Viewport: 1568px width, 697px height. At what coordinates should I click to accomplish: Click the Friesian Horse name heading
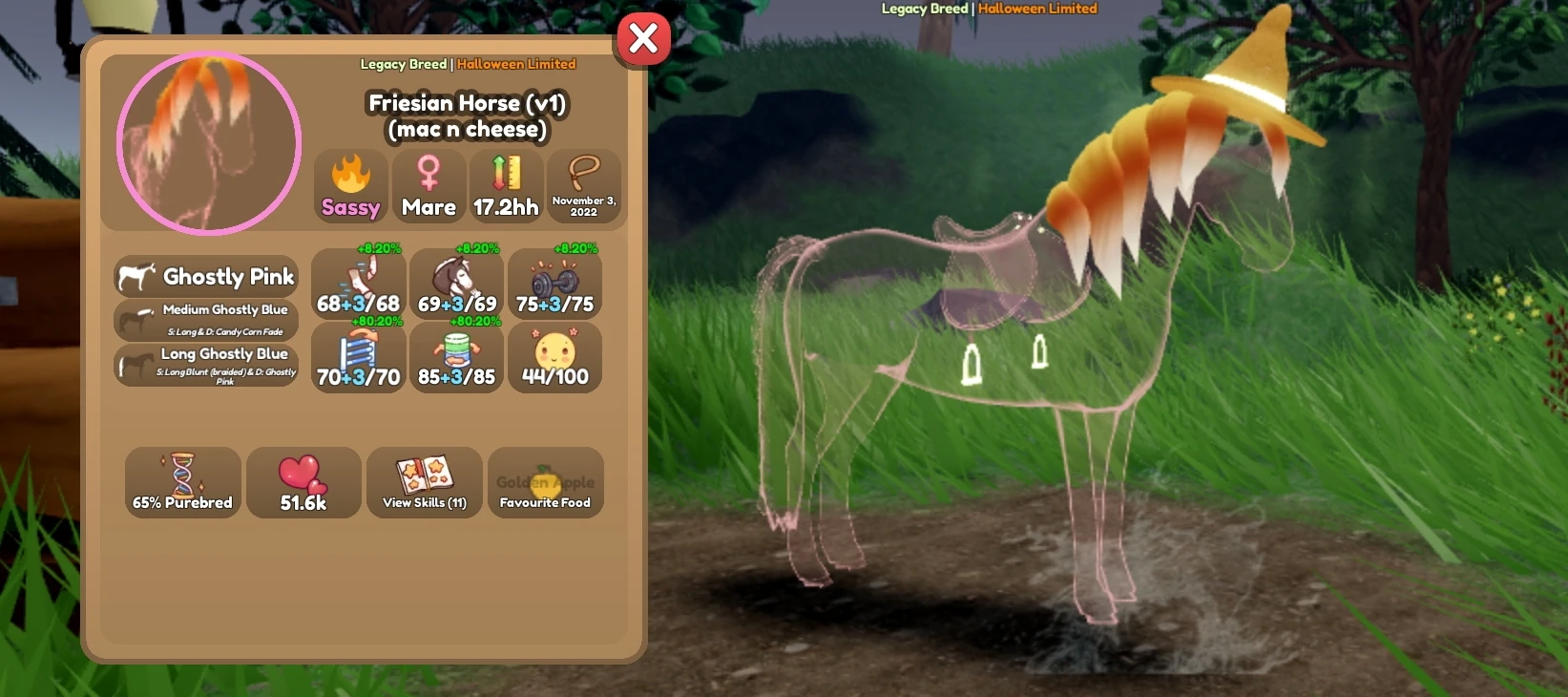pos(467,103)
